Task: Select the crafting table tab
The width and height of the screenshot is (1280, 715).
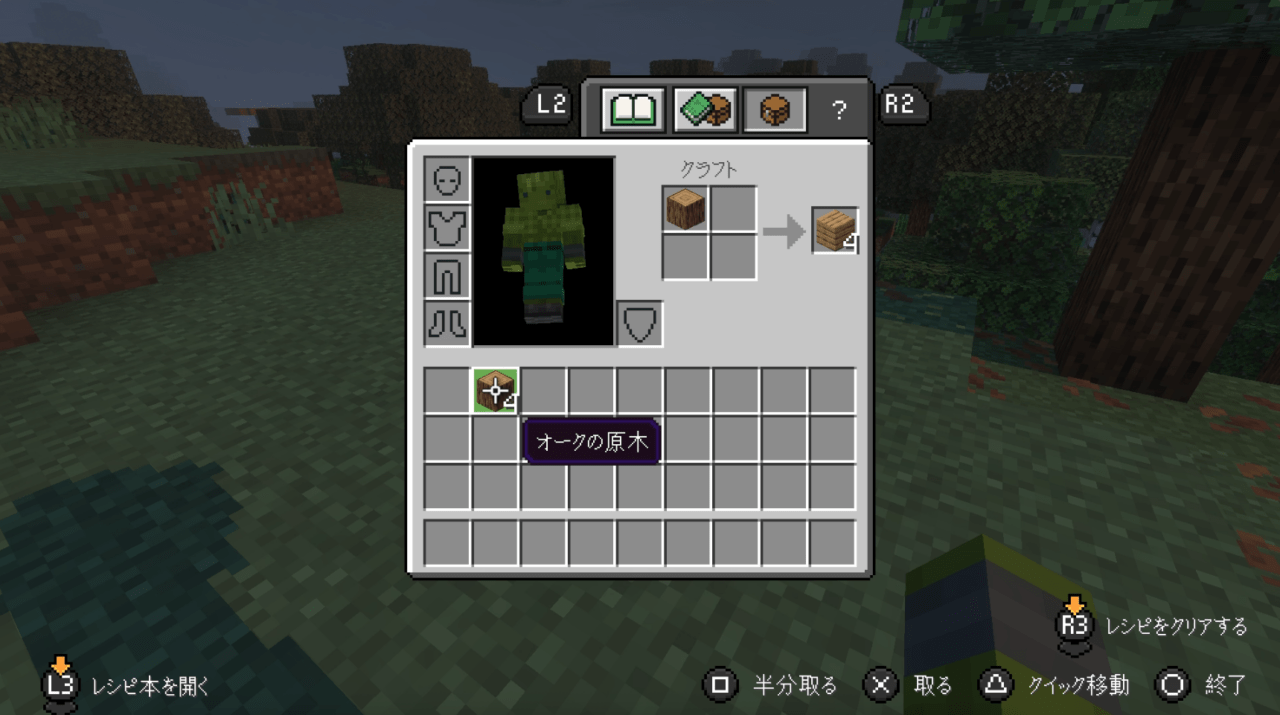Action: tap(775, 109)
